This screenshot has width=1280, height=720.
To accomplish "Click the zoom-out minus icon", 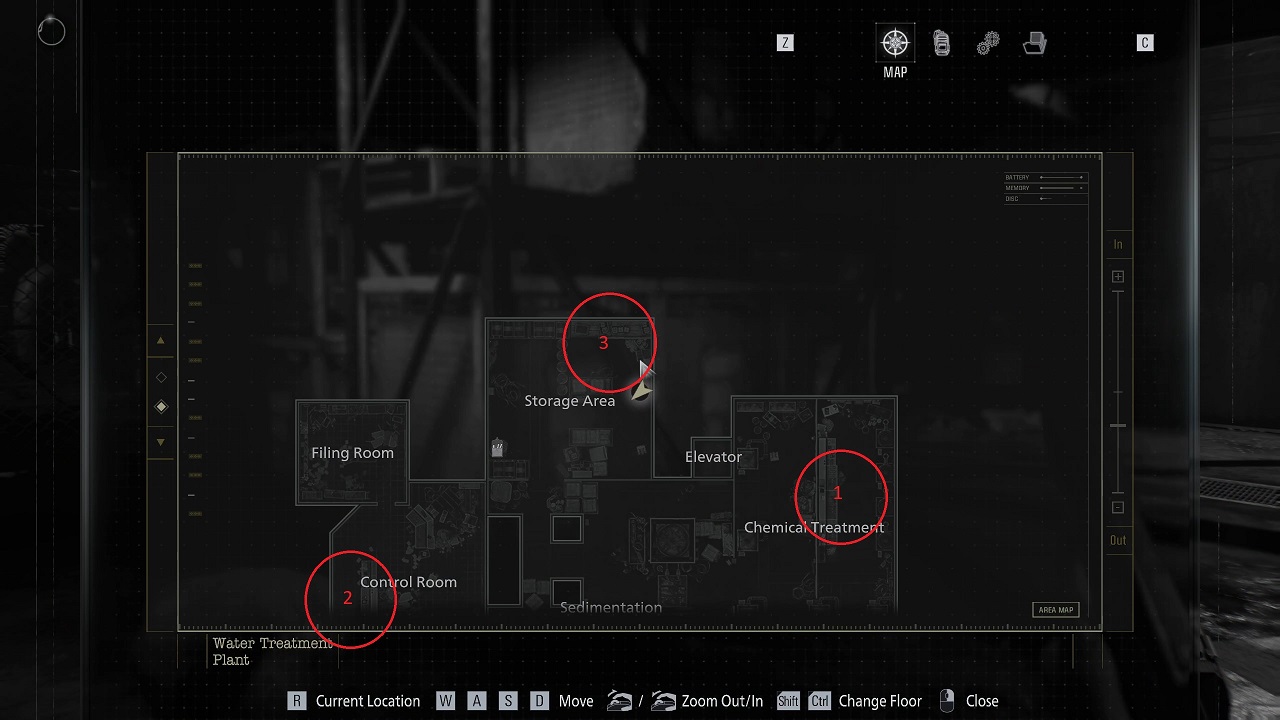I will 1117,507.
